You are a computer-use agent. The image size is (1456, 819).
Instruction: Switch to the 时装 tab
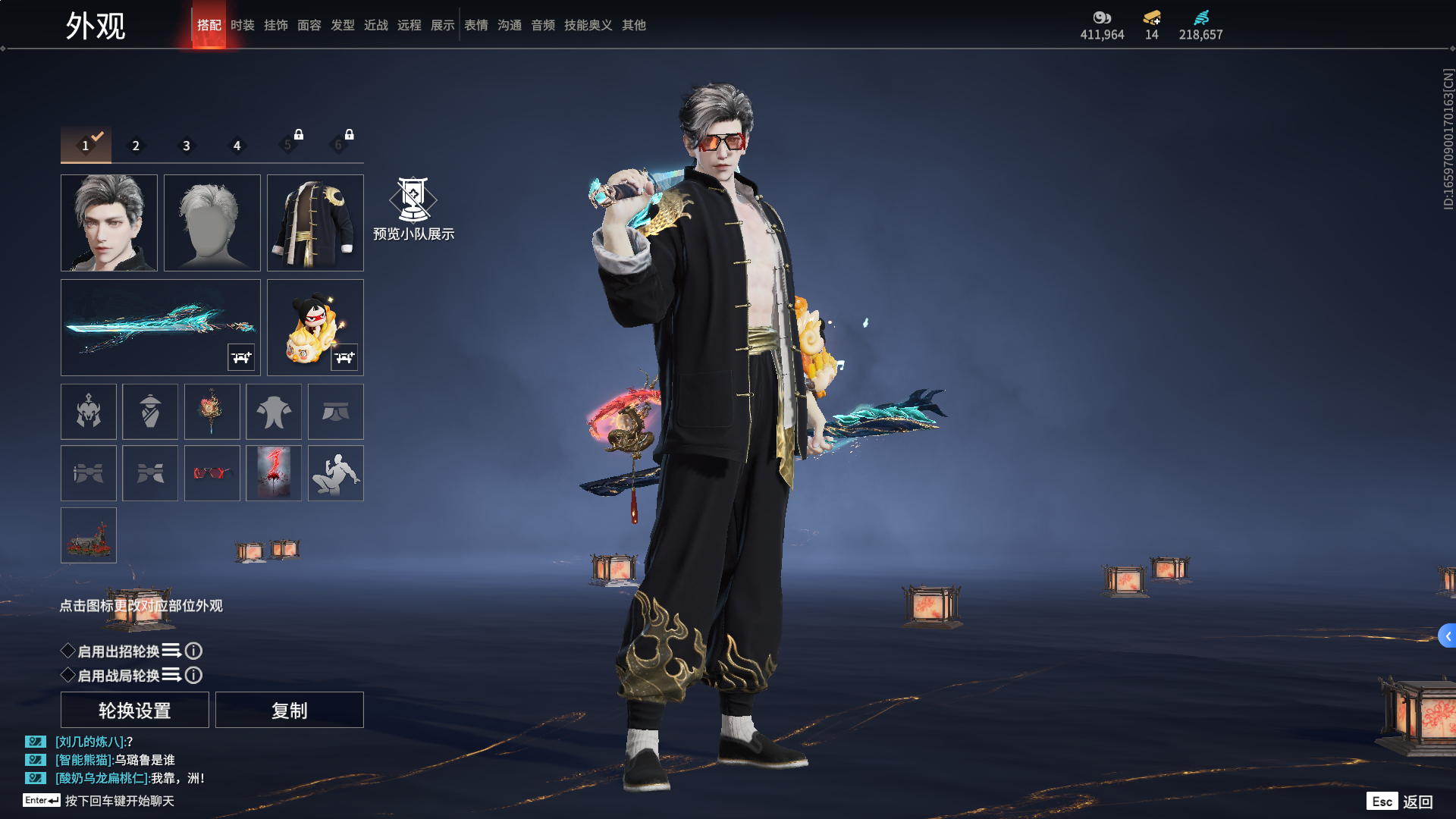[243, 25]
